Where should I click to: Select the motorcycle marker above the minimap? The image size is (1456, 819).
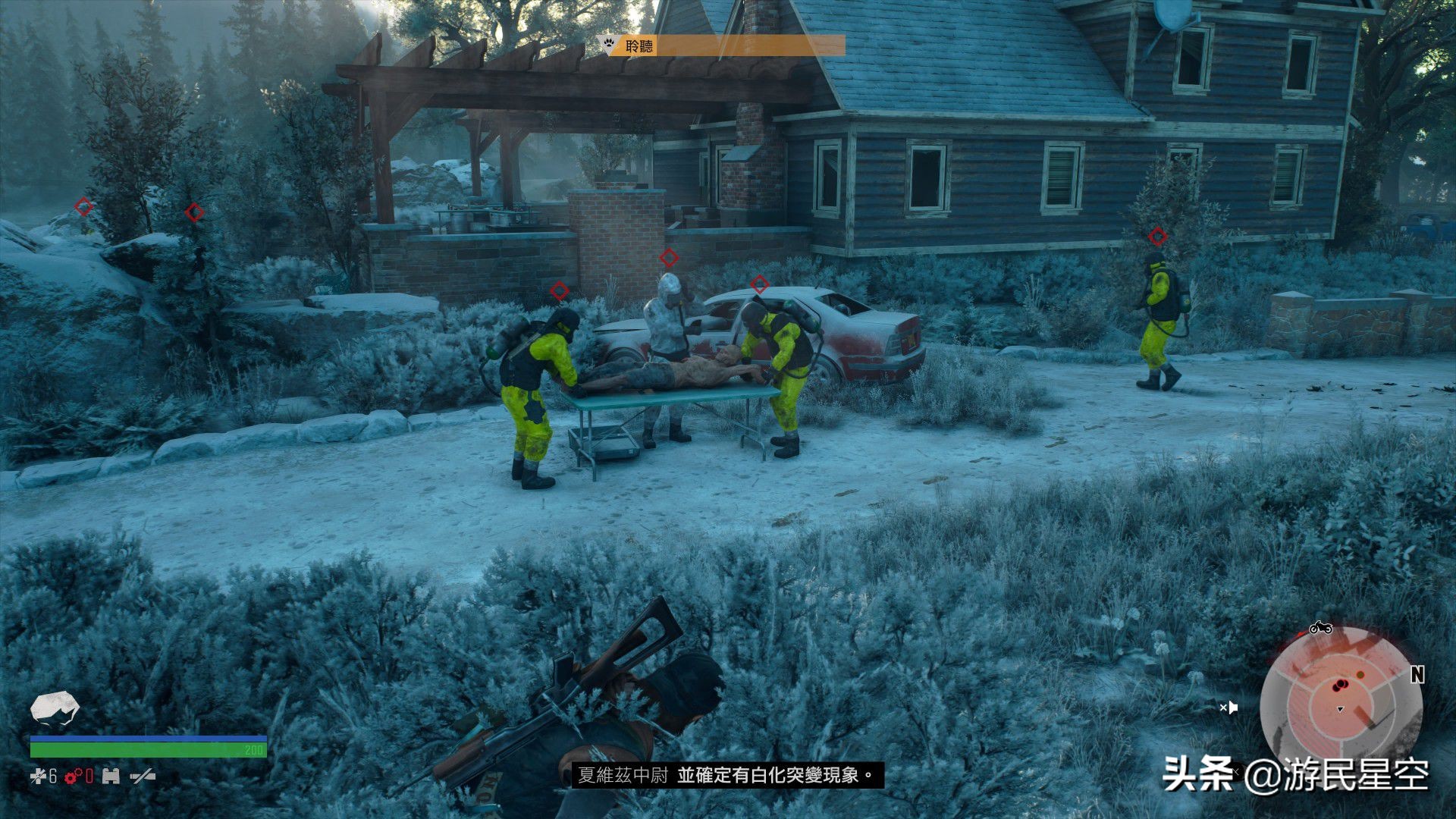1320,628
